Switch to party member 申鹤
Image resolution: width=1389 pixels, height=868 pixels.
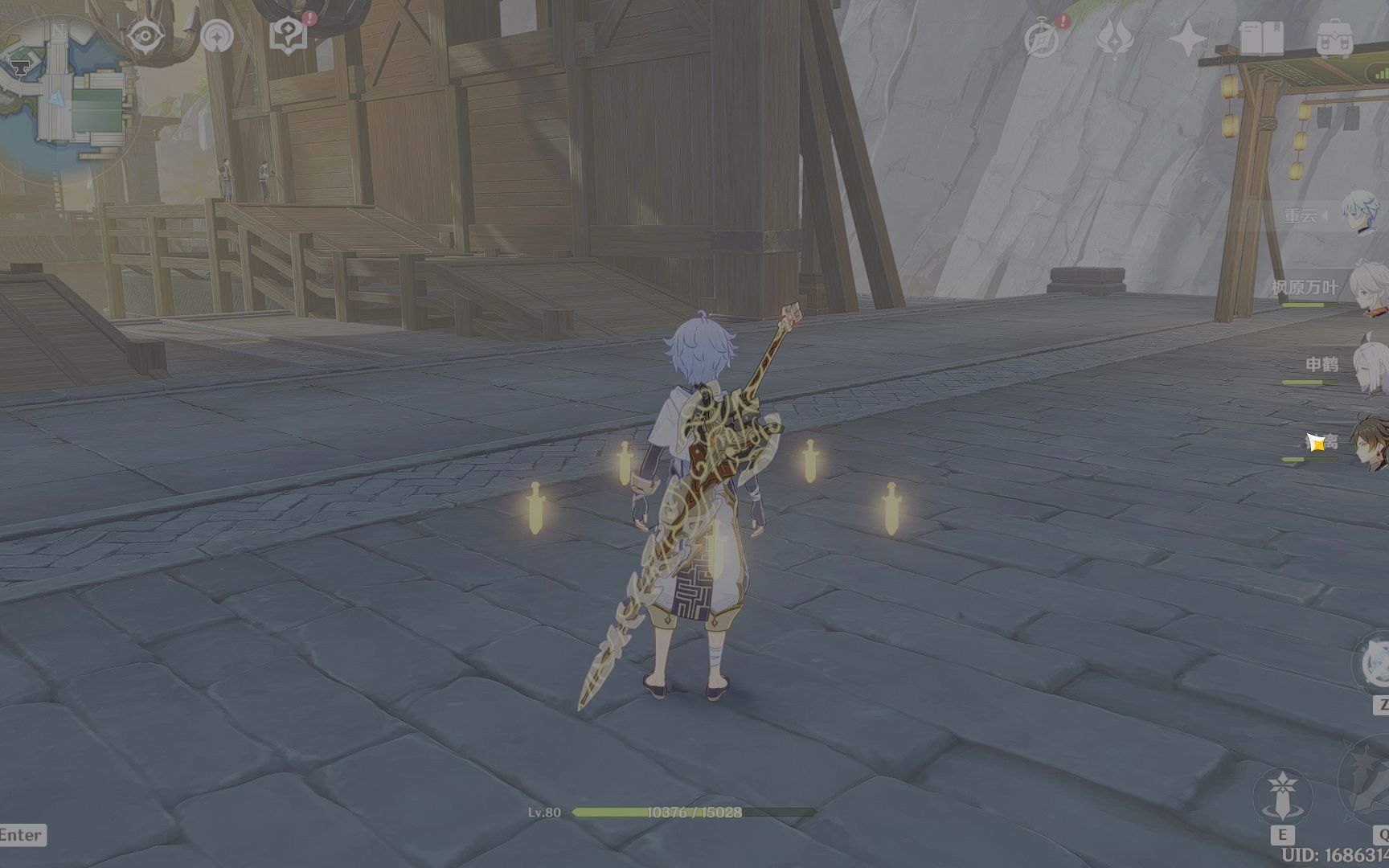pos(1368,365)
